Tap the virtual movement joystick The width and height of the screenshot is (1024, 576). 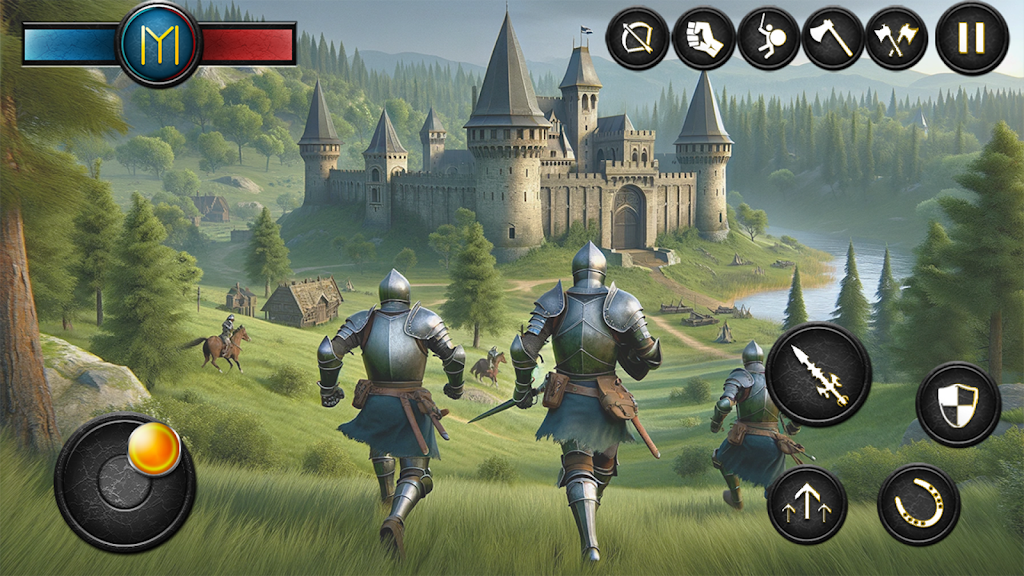click(x=125, y=482)
